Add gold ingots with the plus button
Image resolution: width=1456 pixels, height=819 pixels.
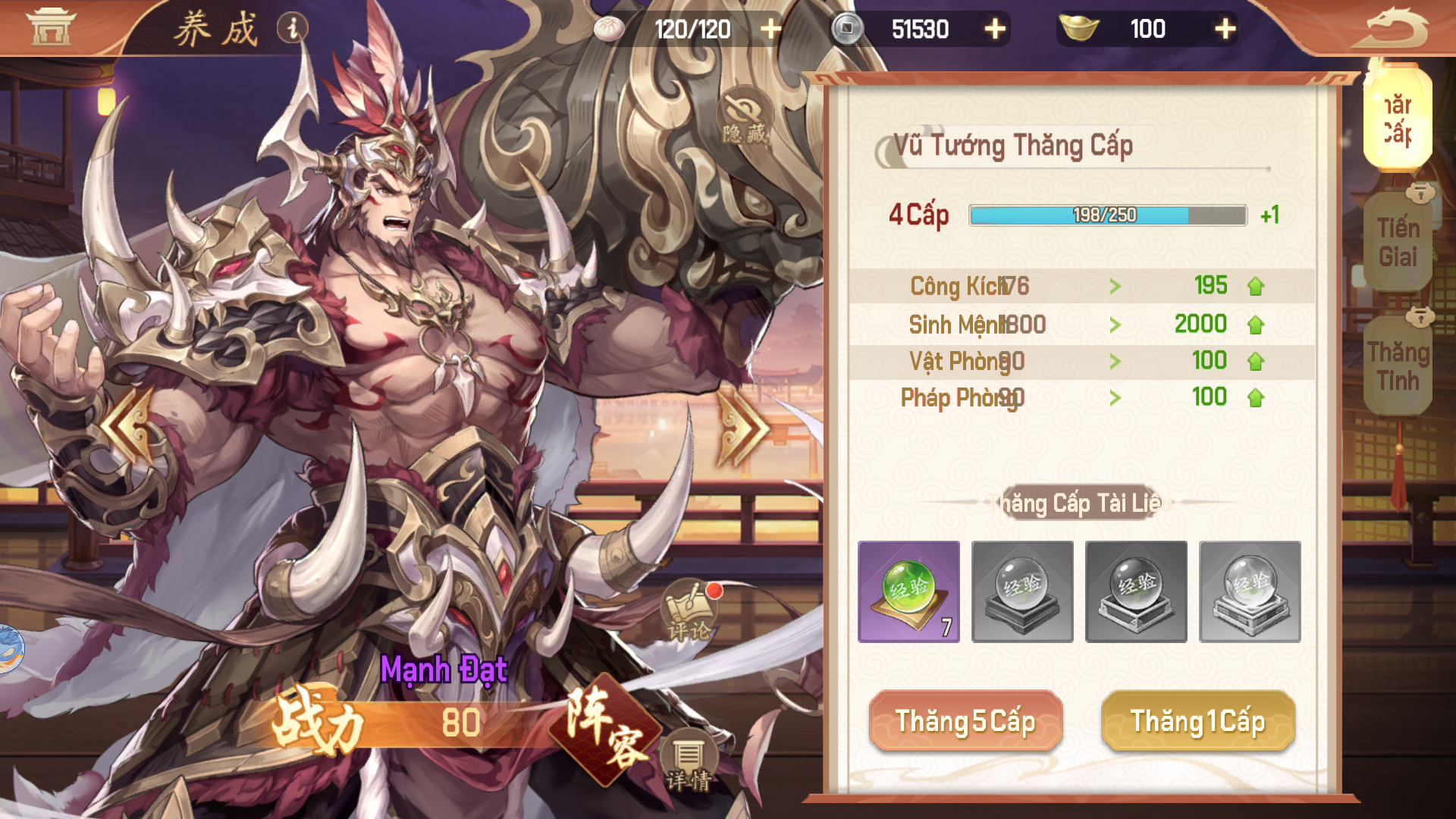[x=1225, y=29]
